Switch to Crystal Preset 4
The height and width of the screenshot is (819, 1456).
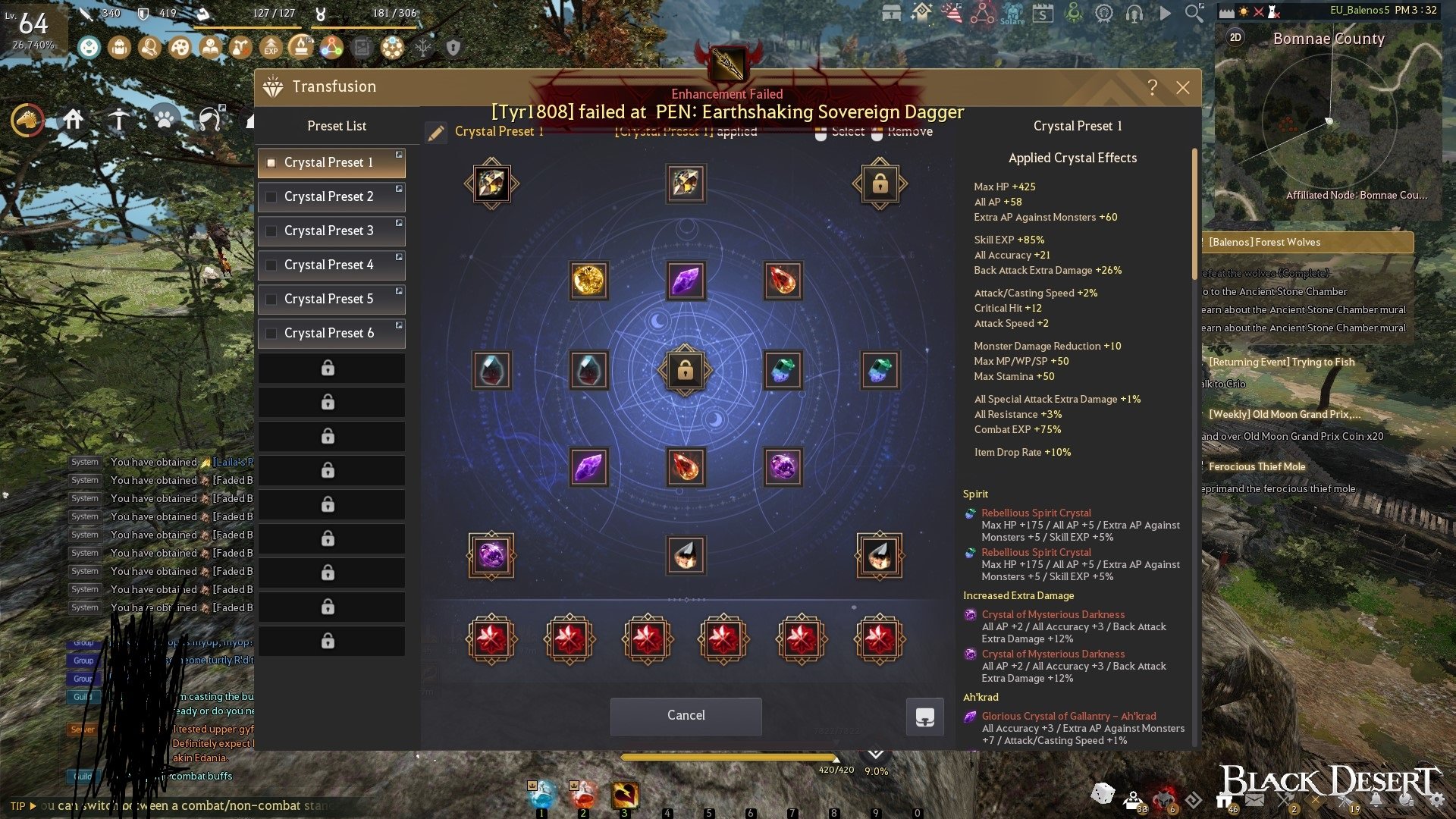pos(331,265)
